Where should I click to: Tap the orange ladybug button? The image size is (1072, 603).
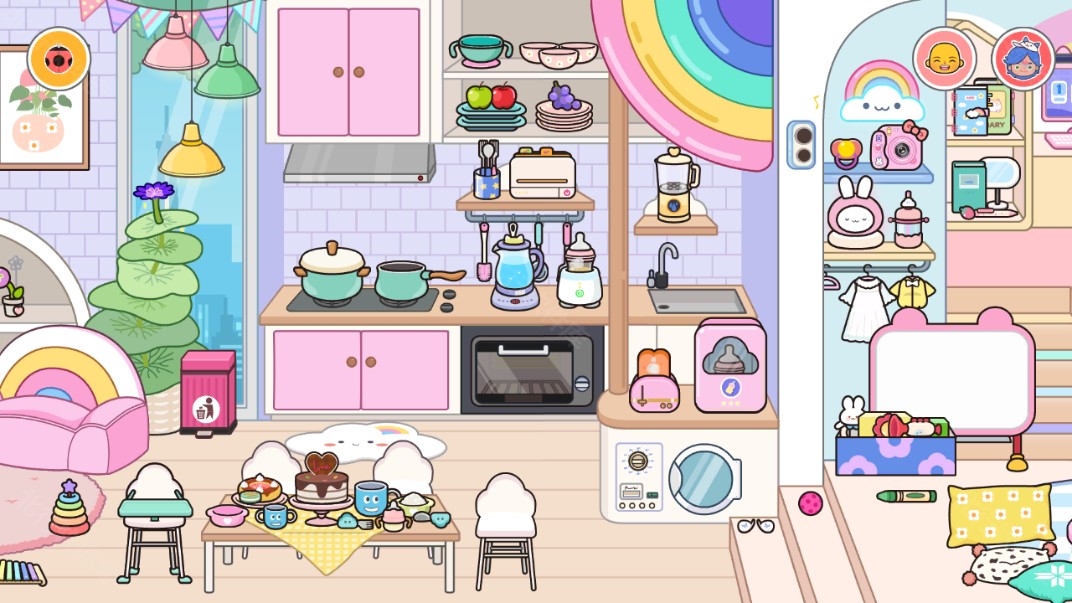[59, 59]
